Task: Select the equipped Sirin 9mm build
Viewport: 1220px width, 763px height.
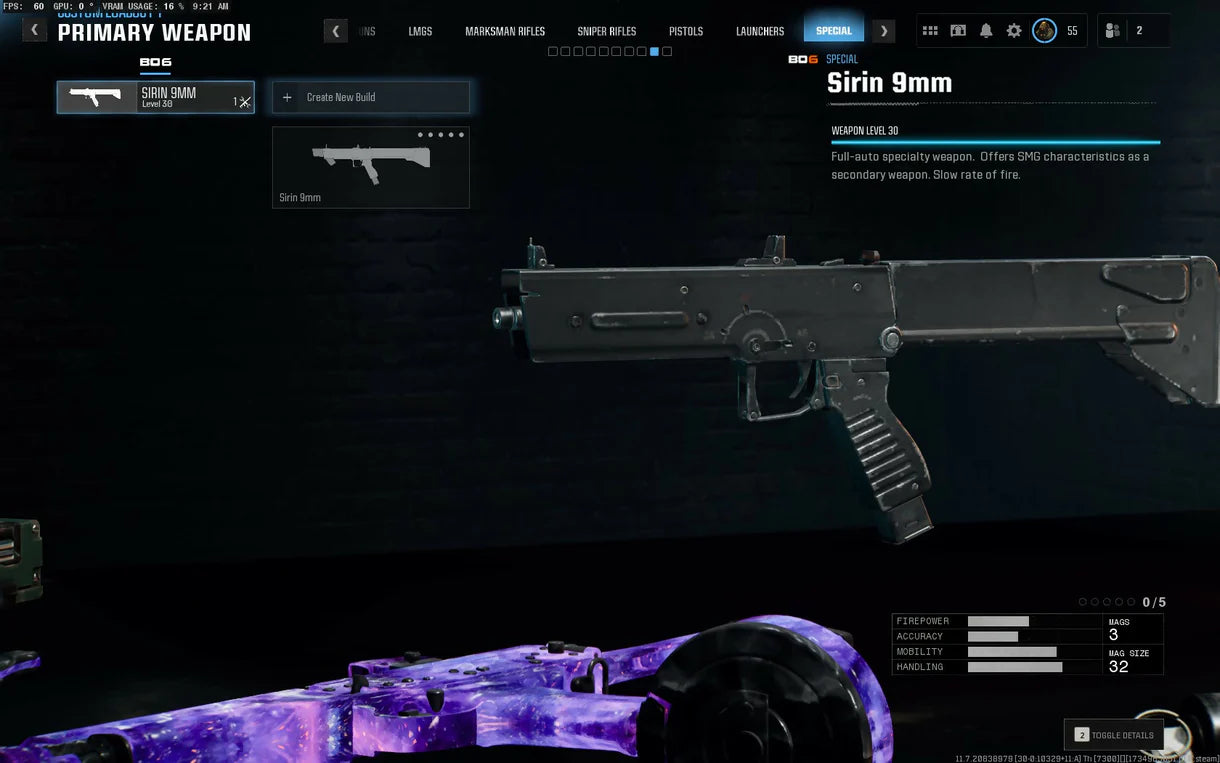Action: 155,97
